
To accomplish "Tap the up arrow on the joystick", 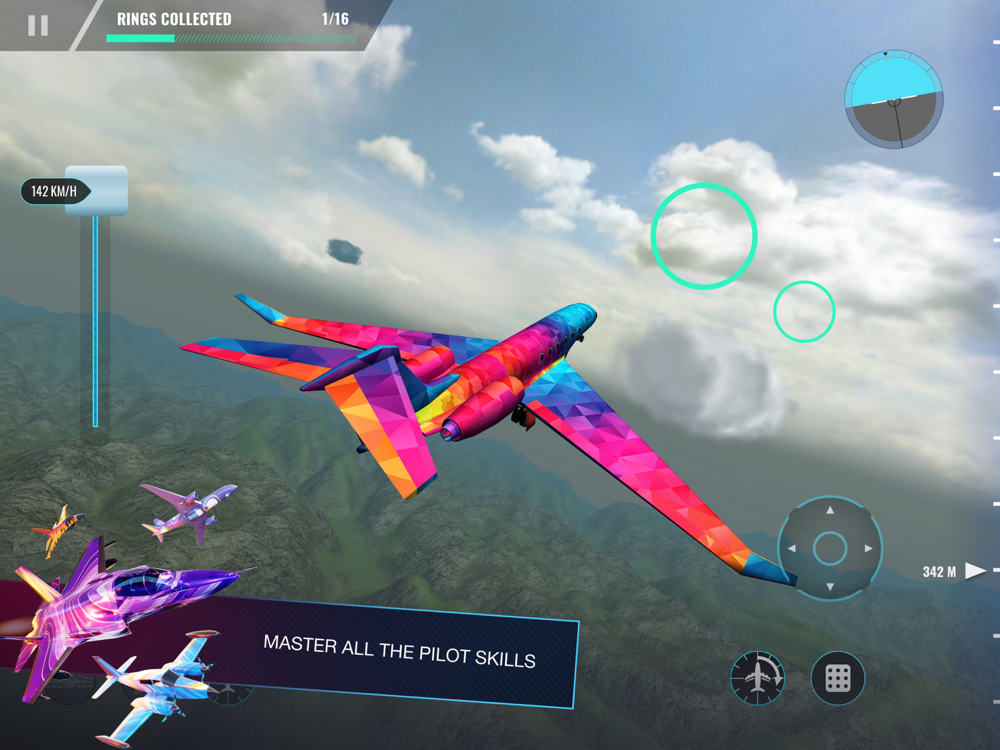I will tap(829, 511).
